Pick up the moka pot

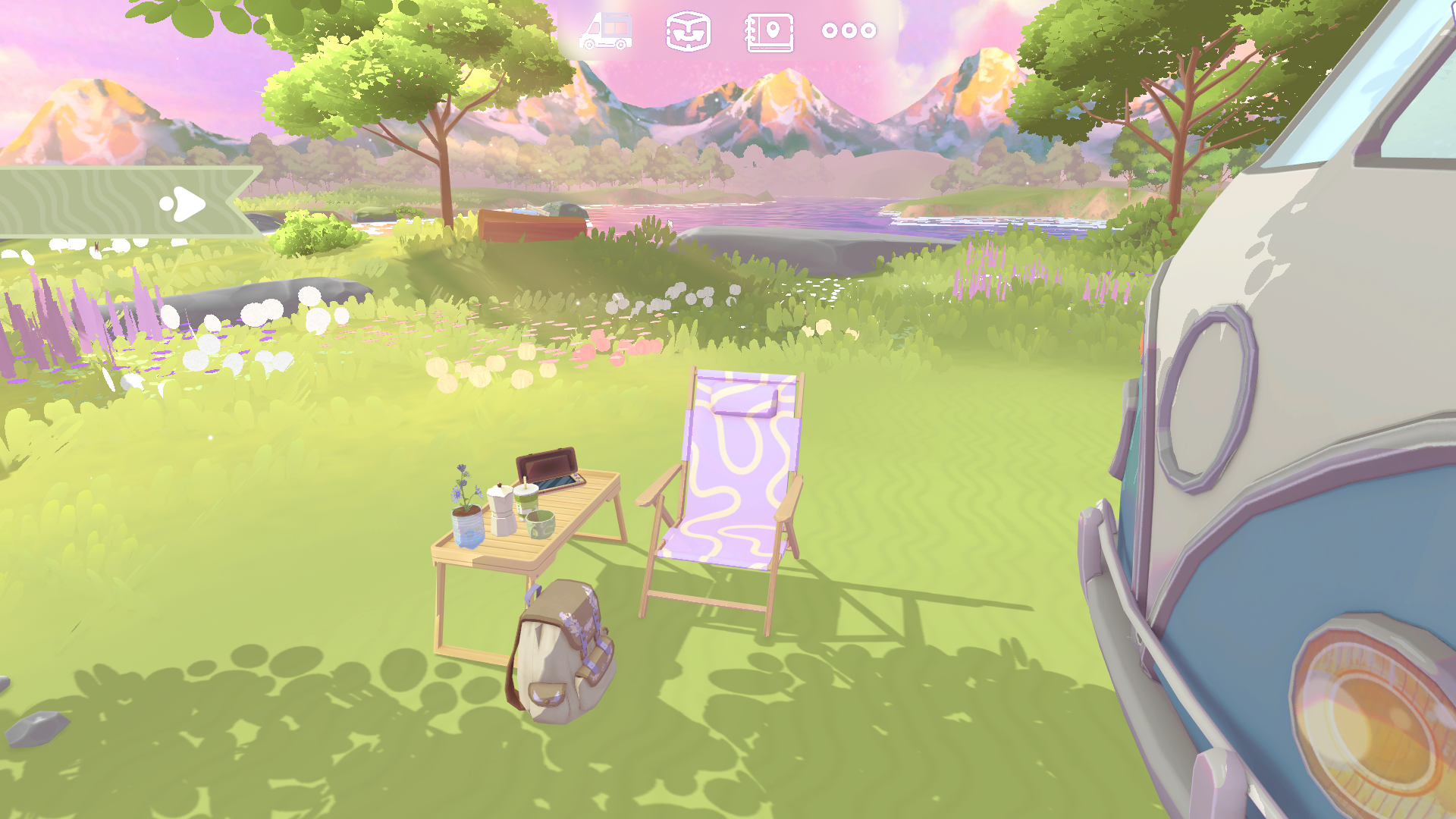click(501, 513)
